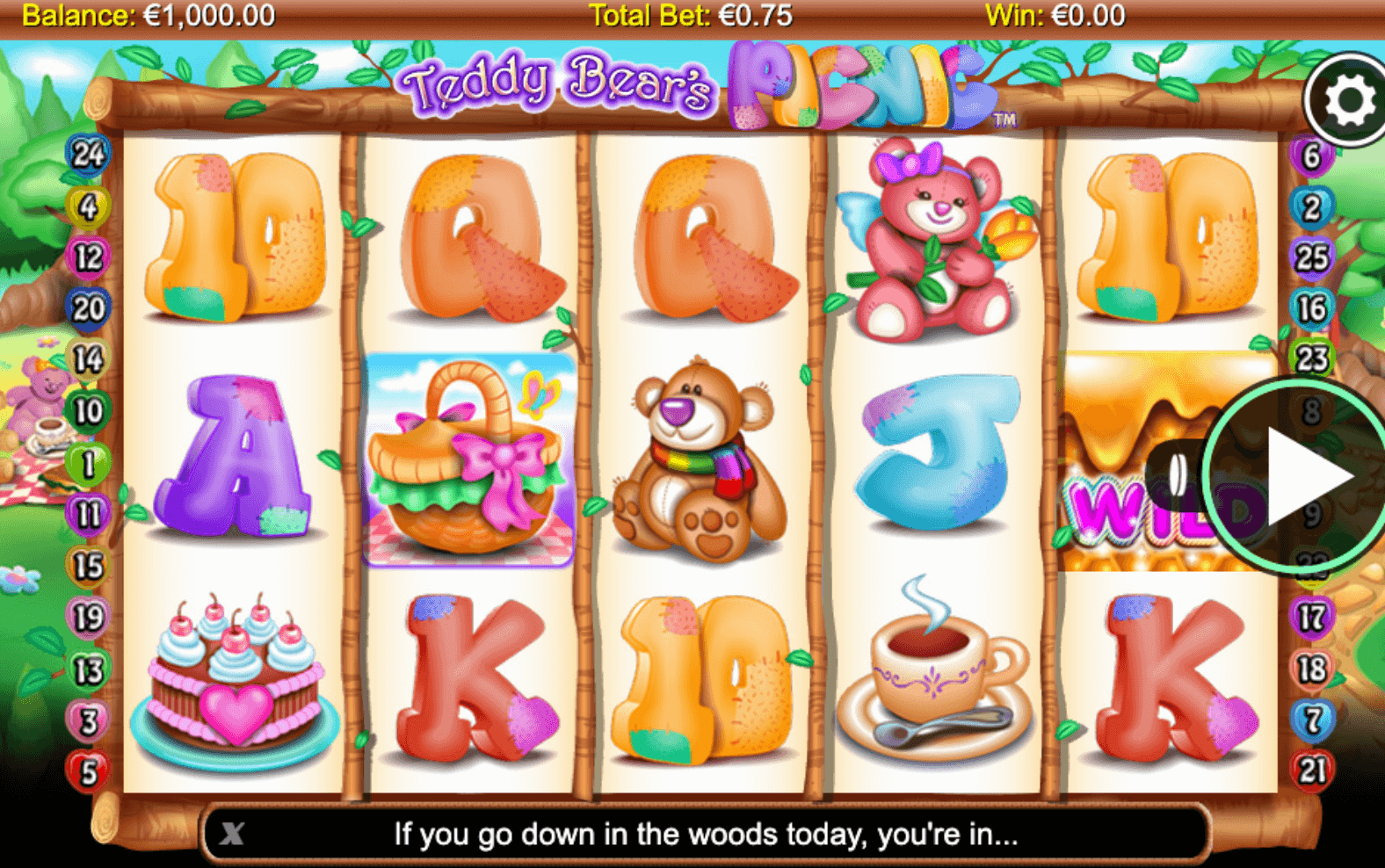Close the message bar with the X
The image size is (1385, 868).
click(x=232, y=833)
